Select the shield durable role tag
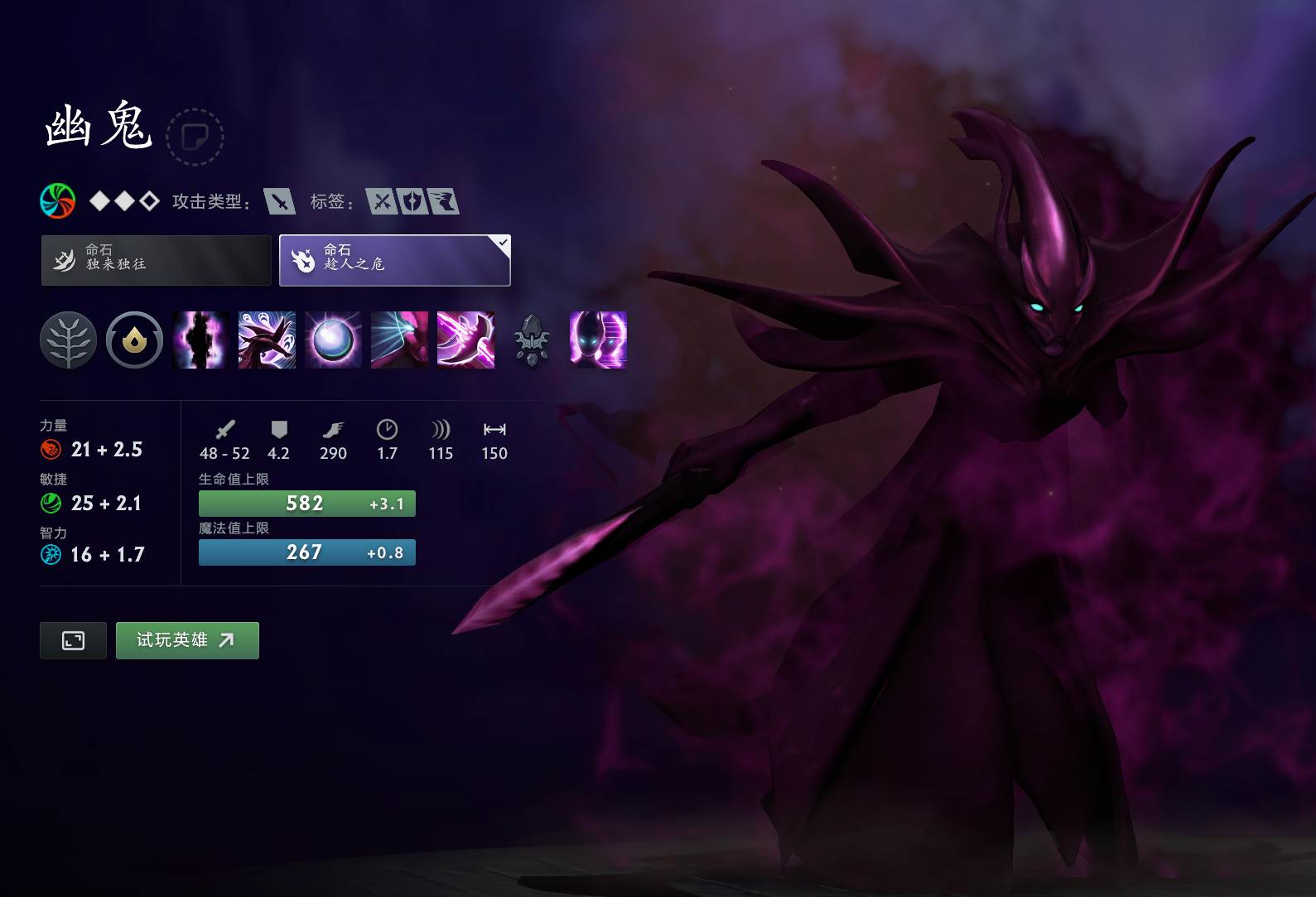 coord(412,201)
